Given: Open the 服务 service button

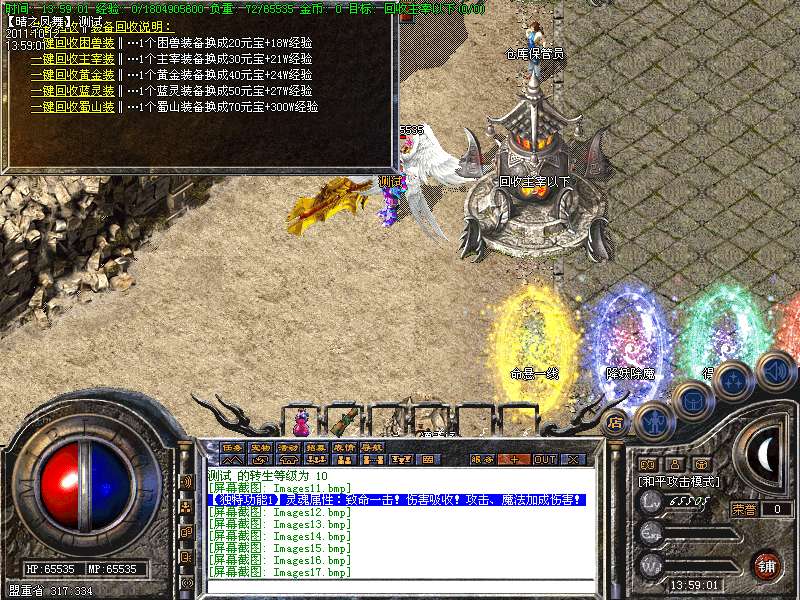Looking at the screenshot, I should click(x=482, y=459).
